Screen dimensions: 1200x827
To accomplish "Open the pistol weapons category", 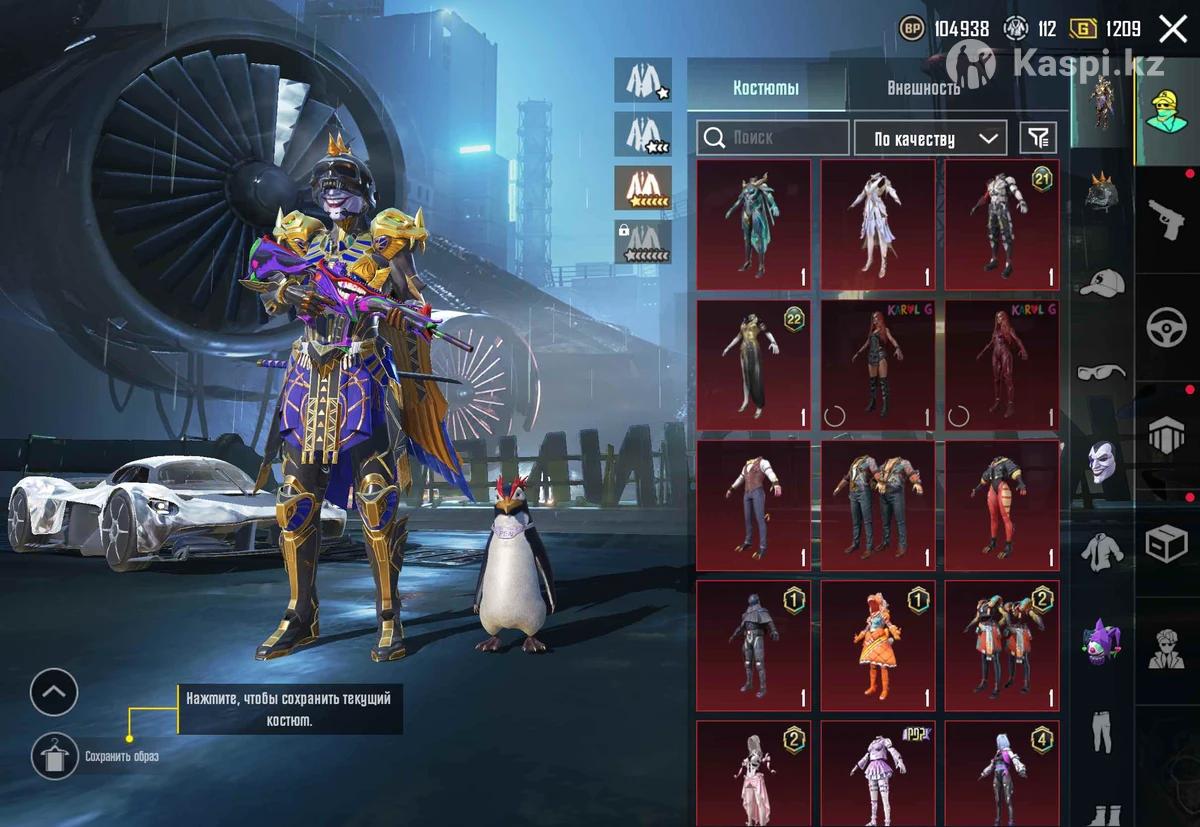I will click(x=1166, y=218).
